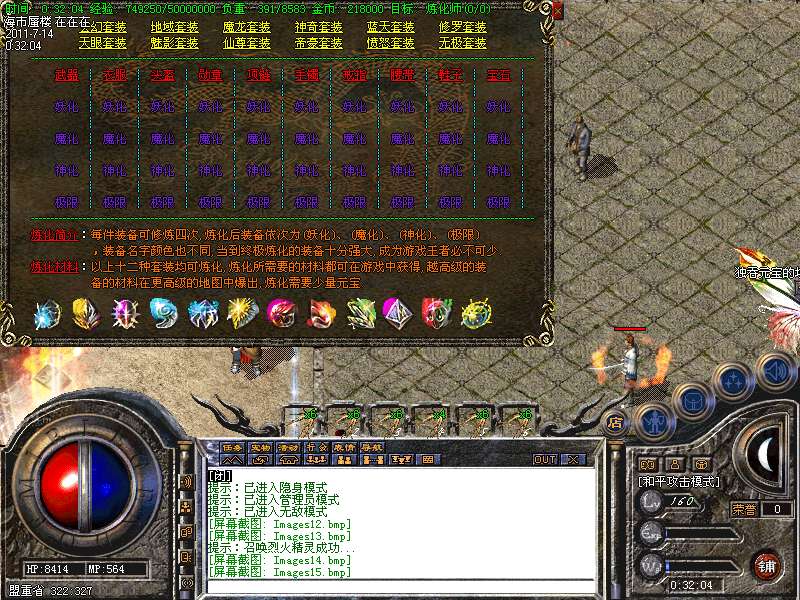Open the shop with the 店 button

click(614, 423)
